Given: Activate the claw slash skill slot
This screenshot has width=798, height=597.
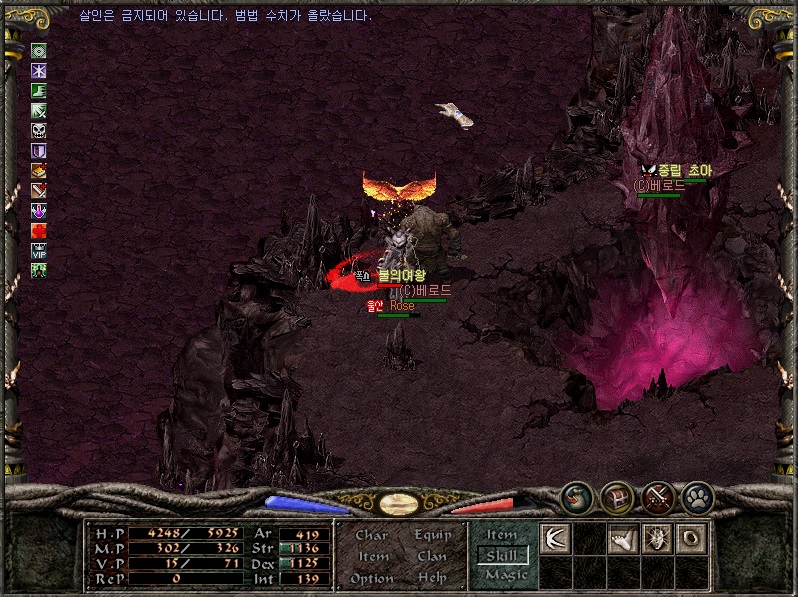Looking at the screenshot, I should coord(555,538).
